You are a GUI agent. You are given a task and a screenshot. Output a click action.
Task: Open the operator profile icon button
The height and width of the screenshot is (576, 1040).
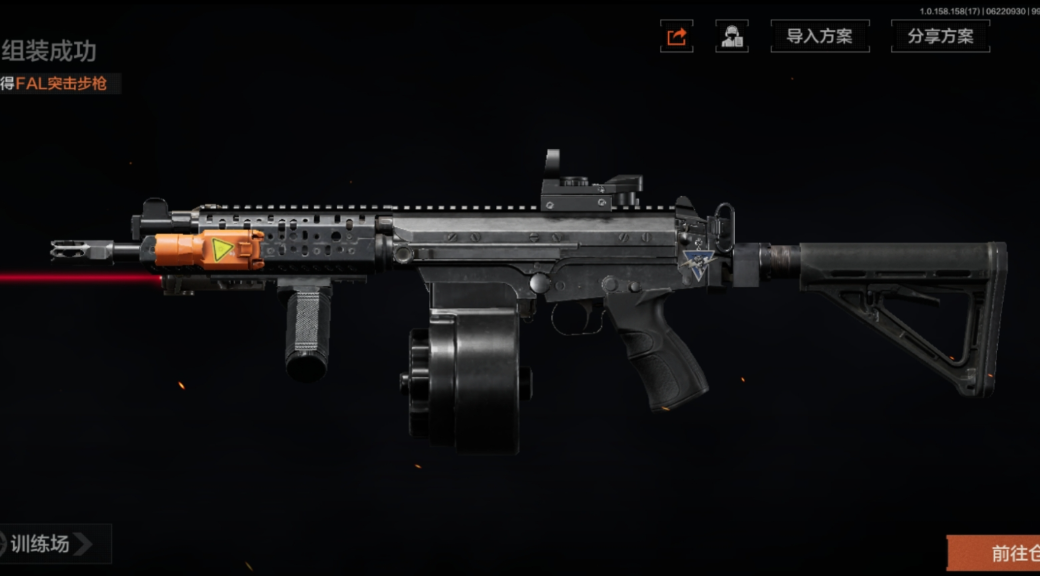tap(731, 37)
